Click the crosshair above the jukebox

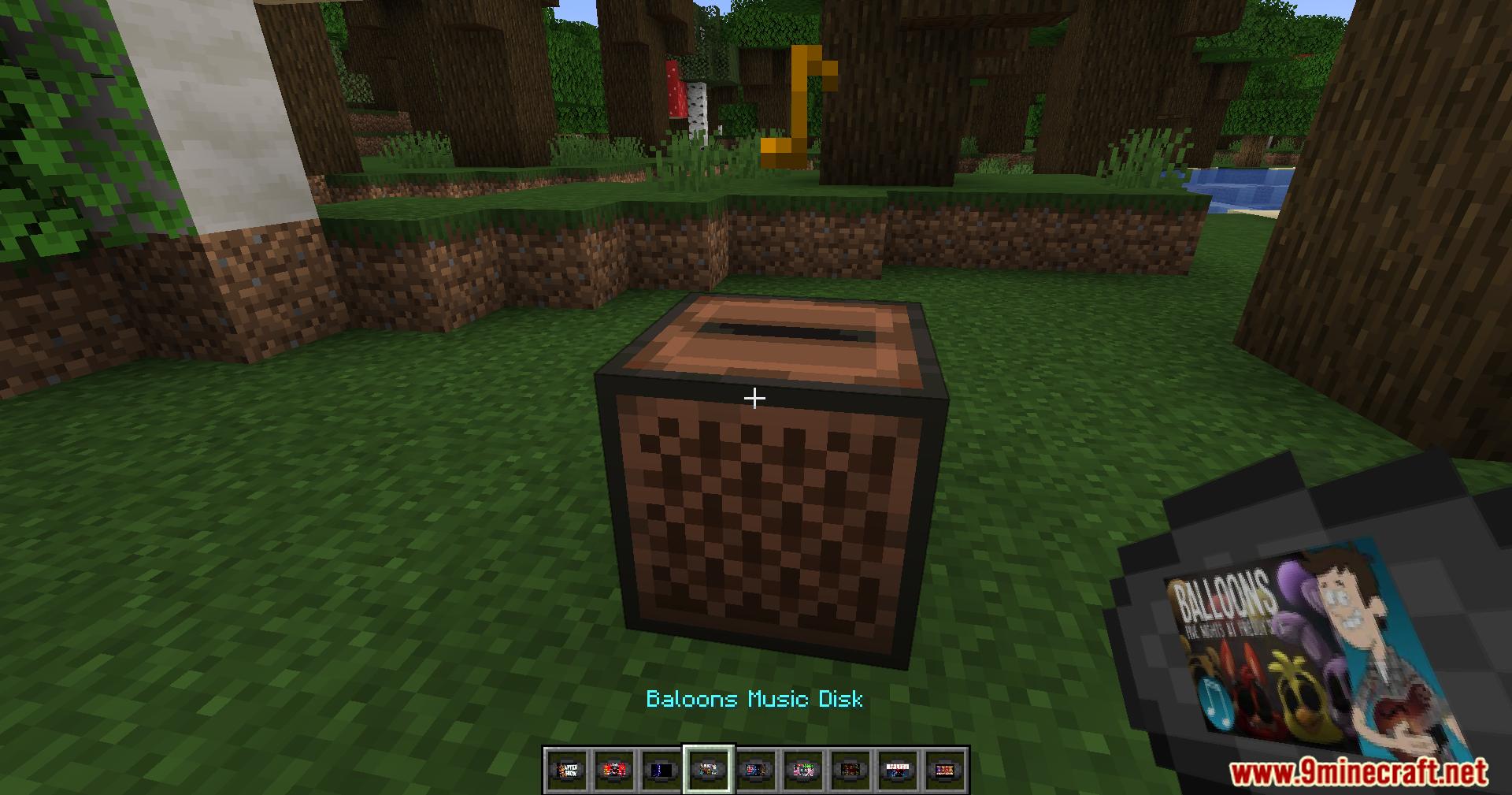tap(754, 397)
